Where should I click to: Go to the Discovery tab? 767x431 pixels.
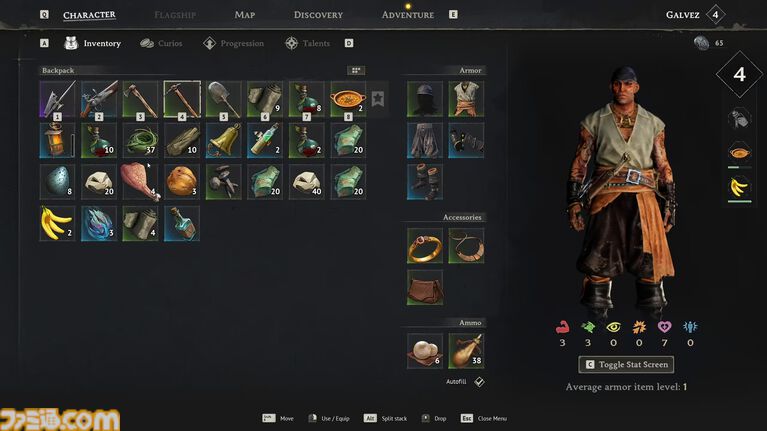coord(318,15)
